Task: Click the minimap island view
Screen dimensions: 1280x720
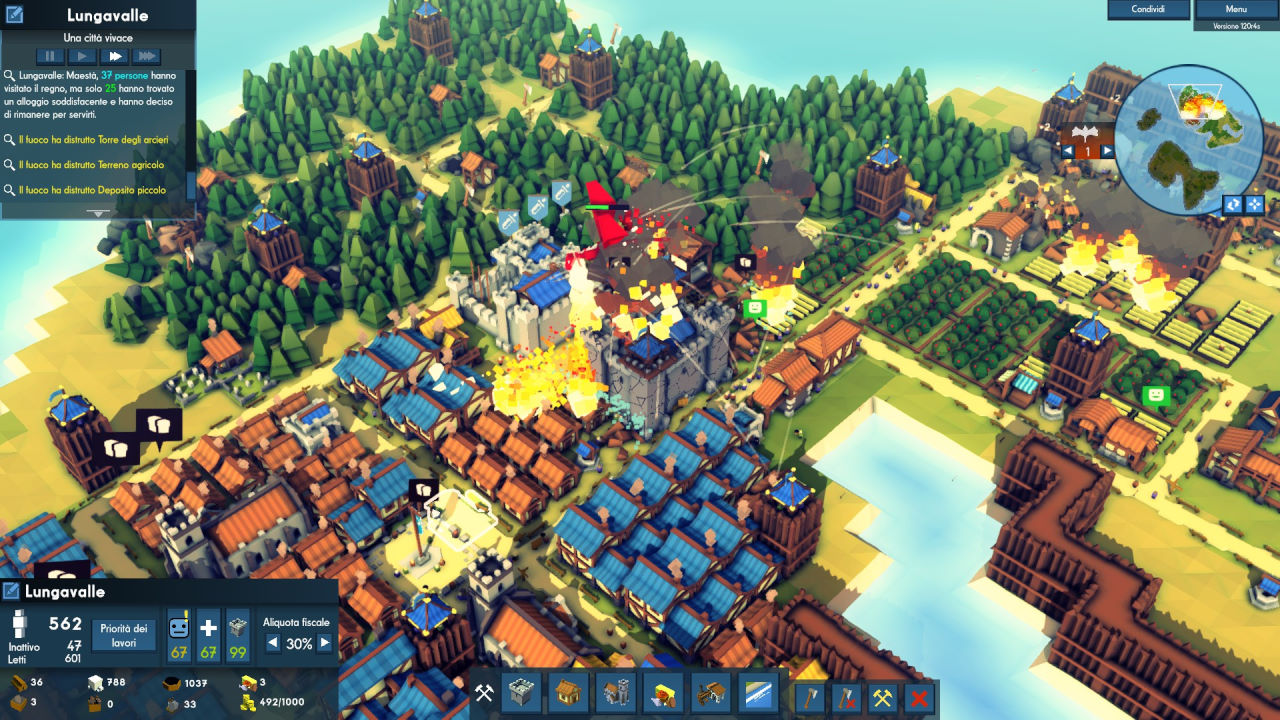Action: point(1188,140)
